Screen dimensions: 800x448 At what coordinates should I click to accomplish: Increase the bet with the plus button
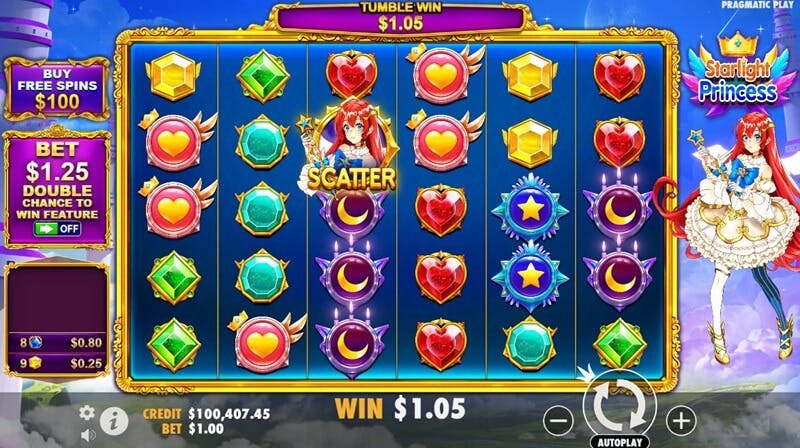[680, 419]
